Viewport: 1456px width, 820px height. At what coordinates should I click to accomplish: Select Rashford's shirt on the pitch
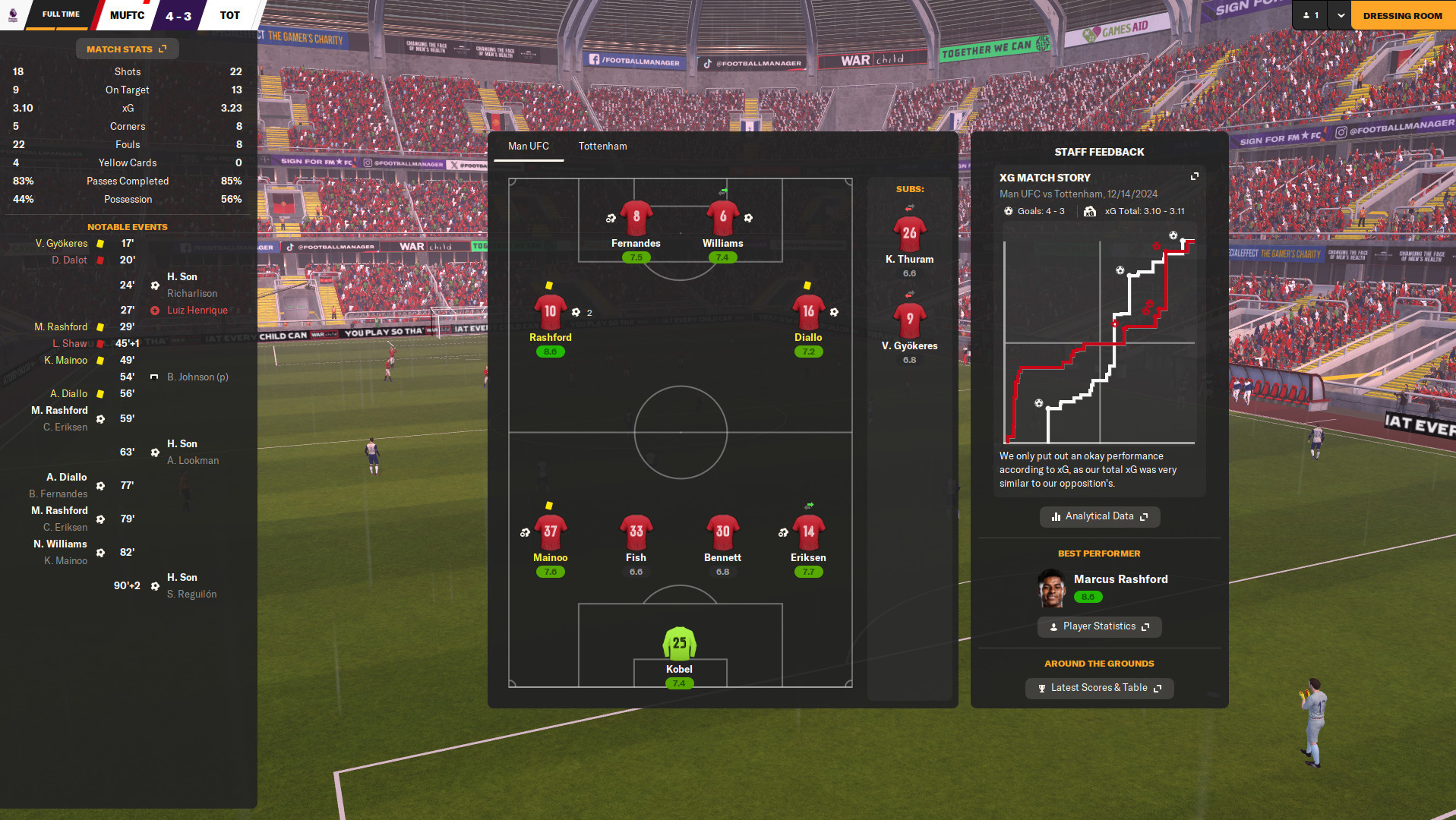[550, 311]
